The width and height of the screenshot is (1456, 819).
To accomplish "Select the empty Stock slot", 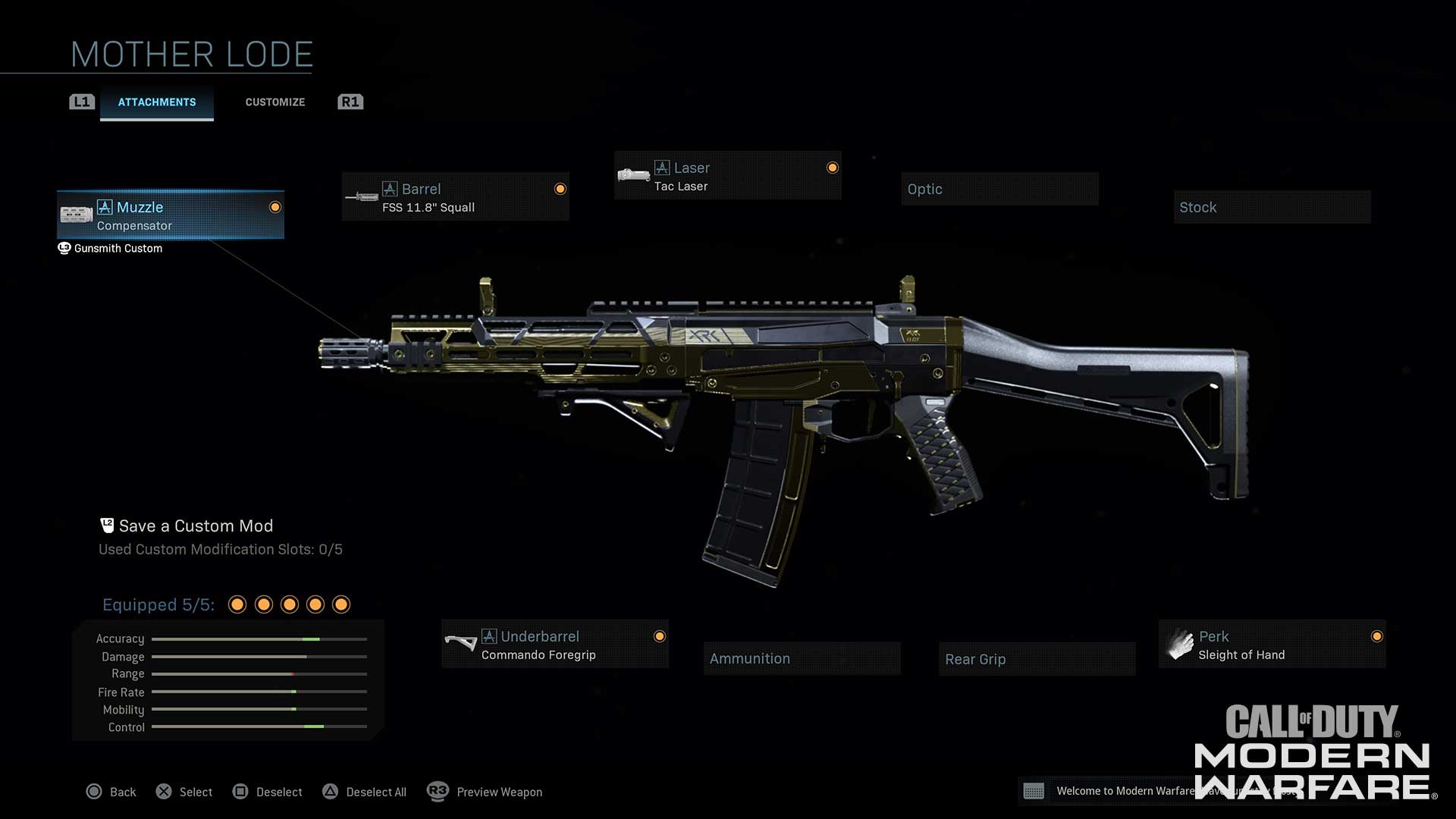I will (x=1272, y=208).
